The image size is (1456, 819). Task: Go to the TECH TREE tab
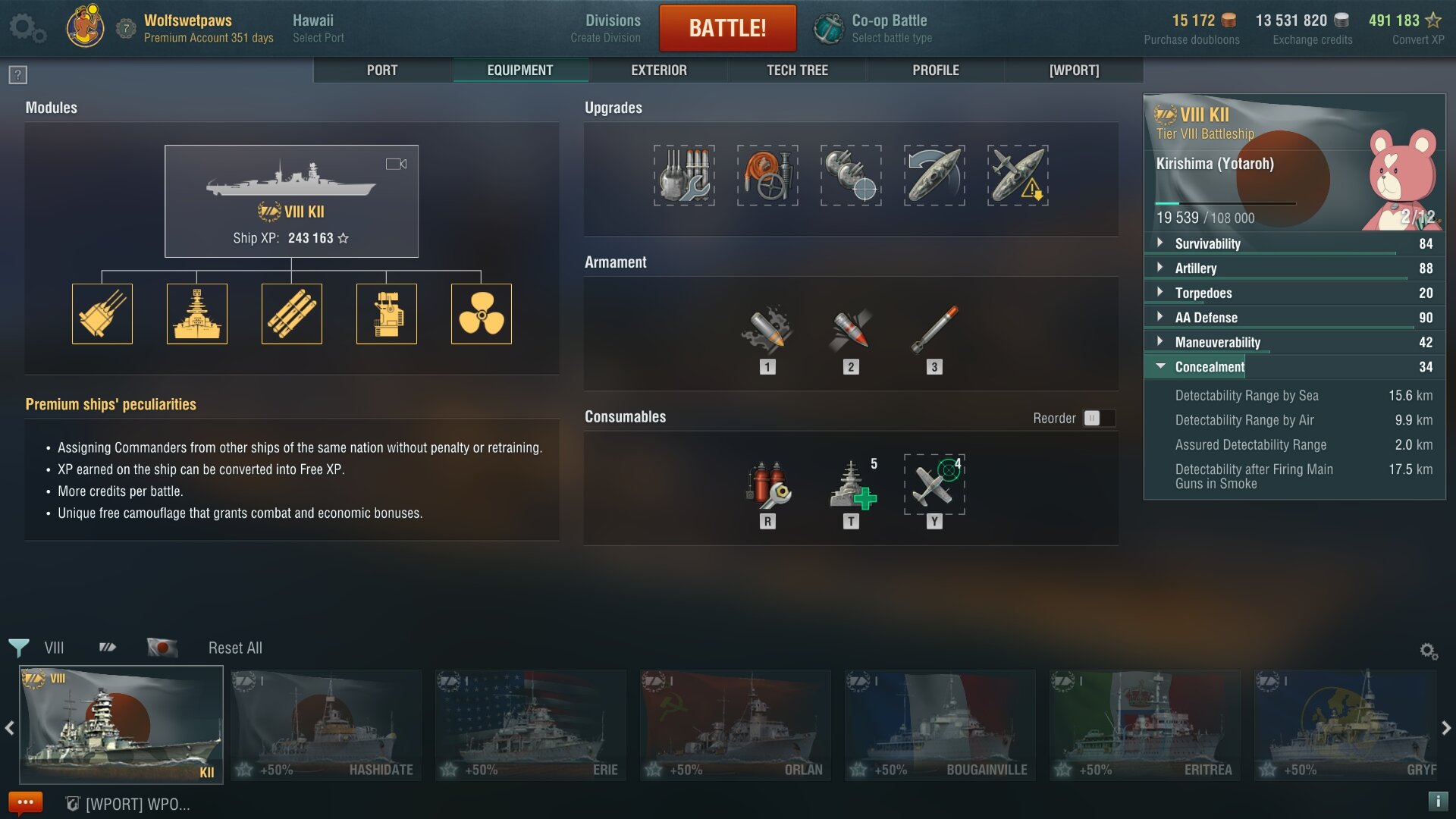[797, 71]
